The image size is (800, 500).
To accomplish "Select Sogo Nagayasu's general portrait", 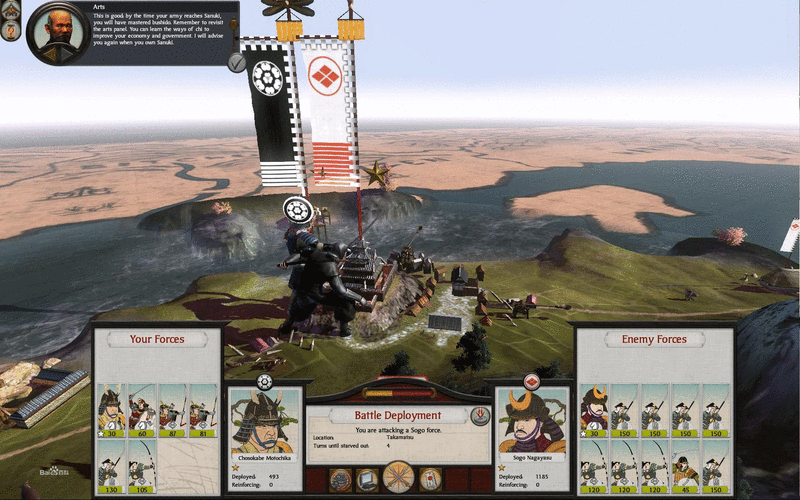I will [532, 426].
